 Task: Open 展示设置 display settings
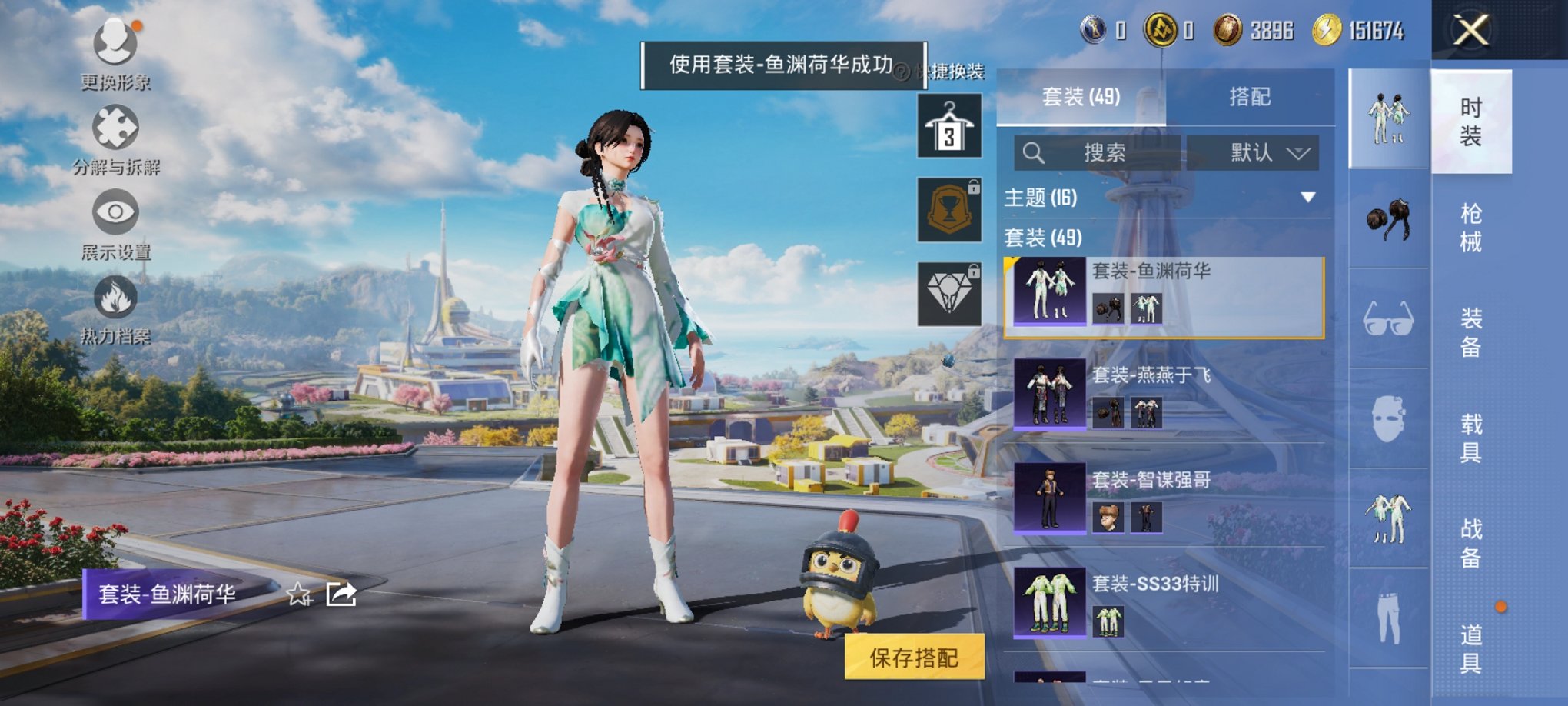pyautogui.click(x=115, y=214)
